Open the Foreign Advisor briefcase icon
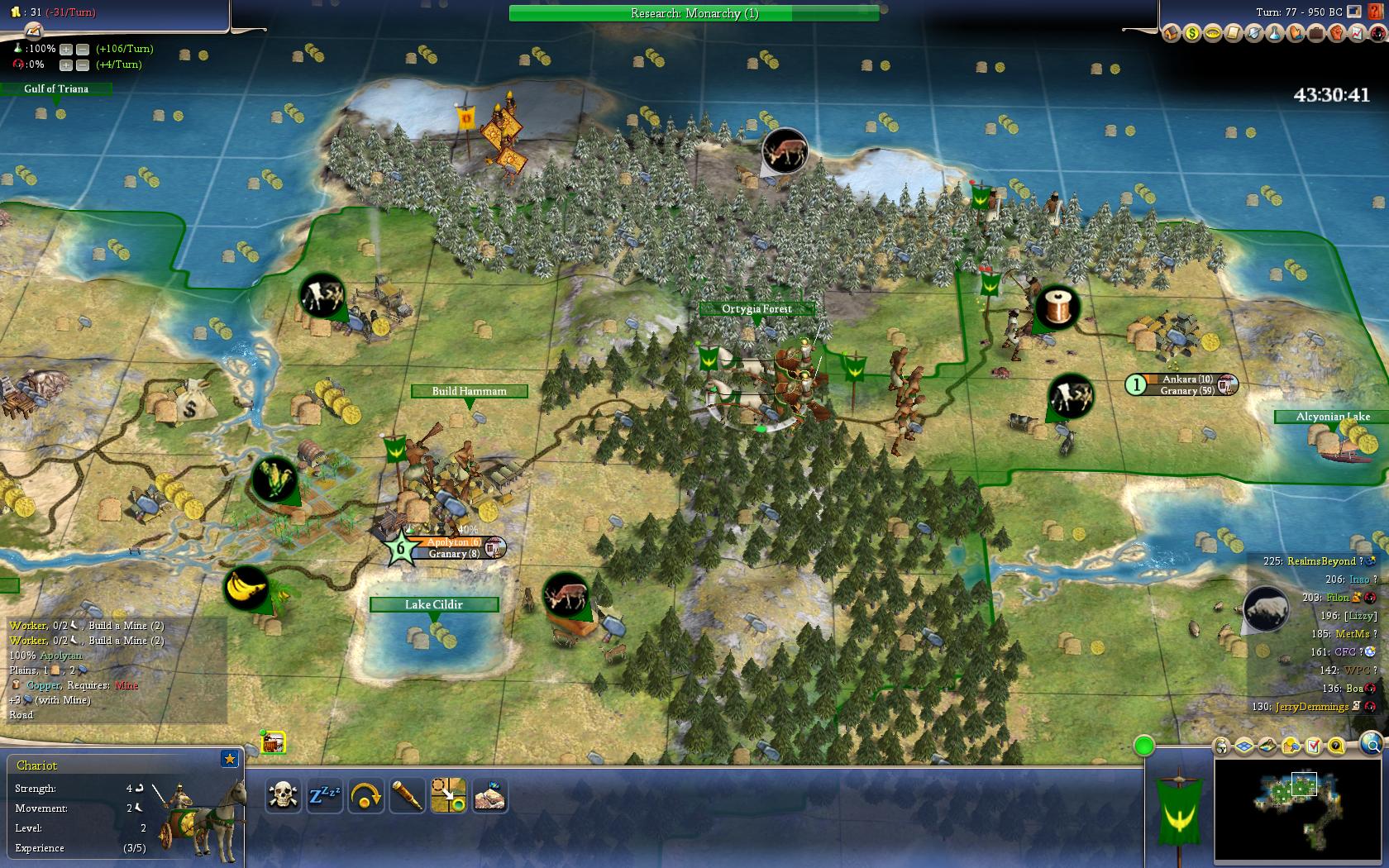 point(1315,34)
